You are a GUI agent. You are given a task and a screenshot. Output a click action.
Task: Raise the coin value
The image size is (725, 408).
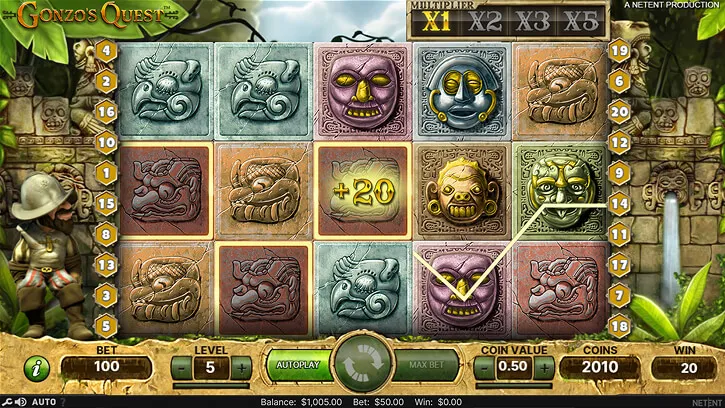click(544, 367)
